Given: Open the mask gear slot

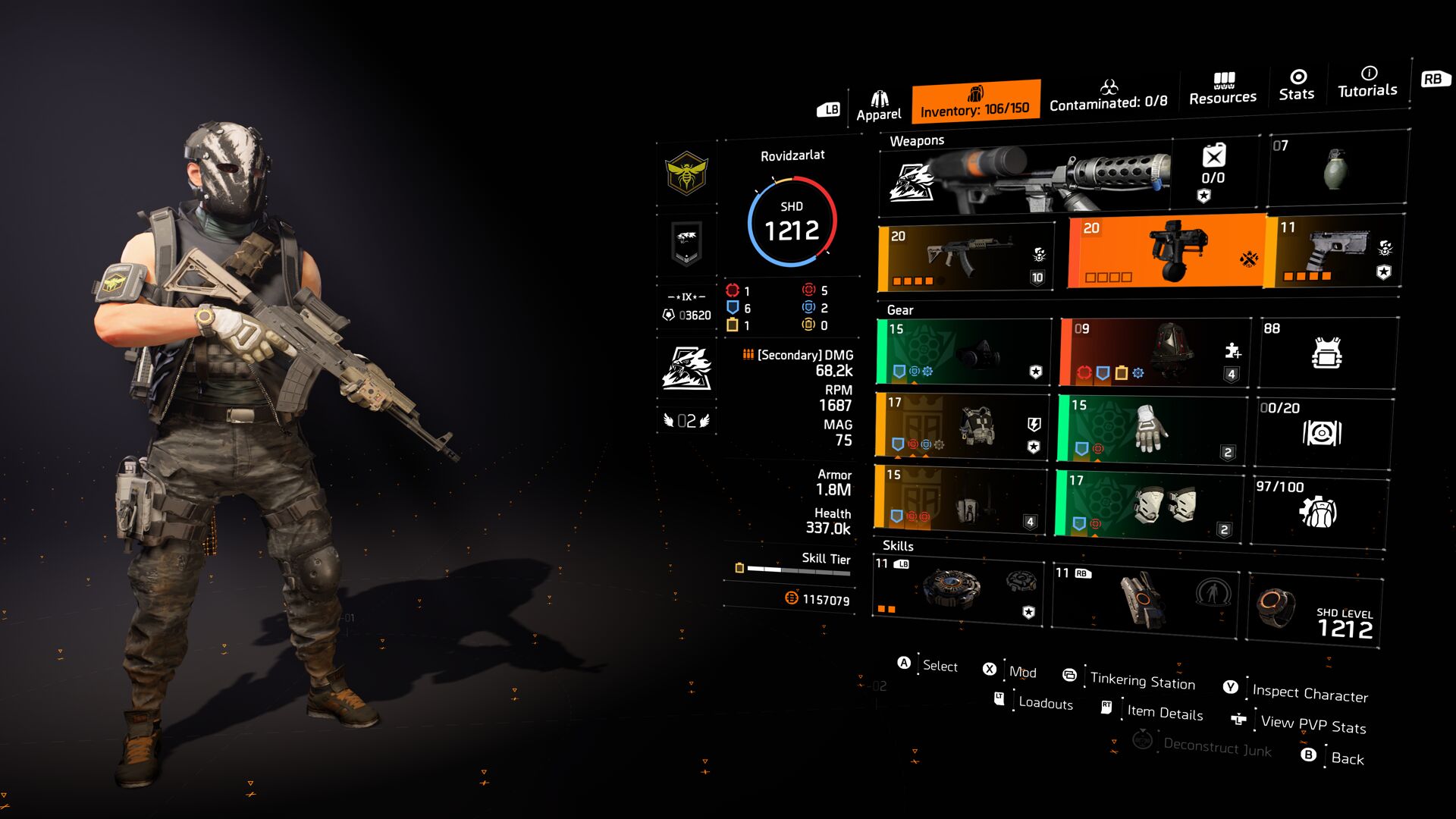Looking at the screenshot, I should 963,353.
